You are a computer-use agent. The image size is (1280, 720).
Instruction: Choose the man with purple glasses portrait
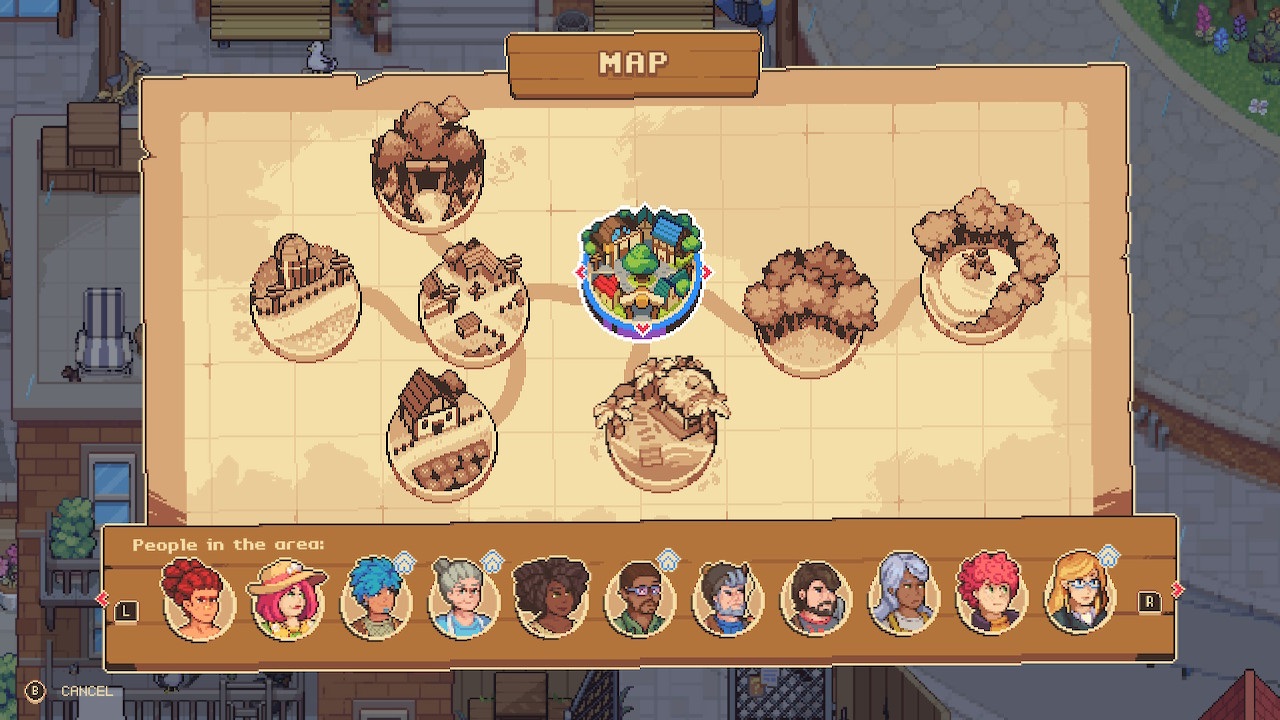[640, 599]
